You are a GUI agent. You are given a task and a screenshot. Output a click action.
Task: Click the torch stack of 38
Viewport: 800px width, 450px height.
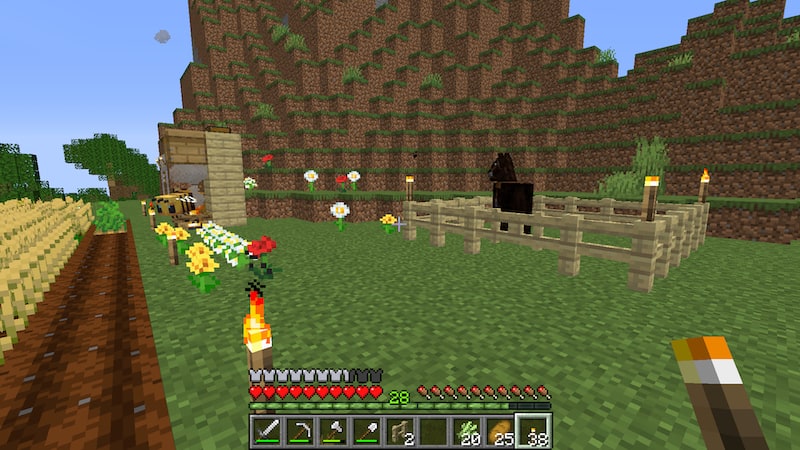click(533, 431)
